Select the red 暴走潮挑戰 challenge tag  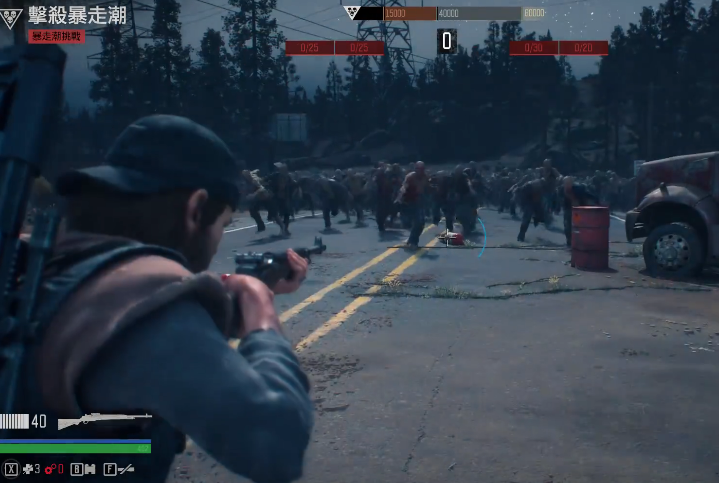[x=57, y=36]
